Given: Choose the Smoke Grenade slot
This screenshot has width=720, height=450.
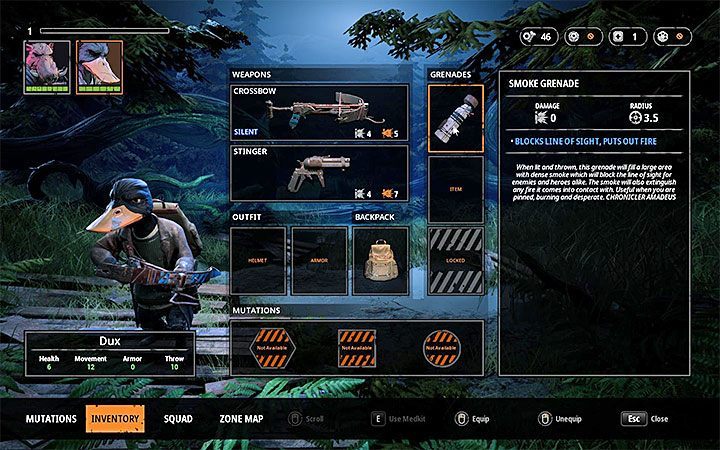Looking at the screenshot, I should pos(455,118).
